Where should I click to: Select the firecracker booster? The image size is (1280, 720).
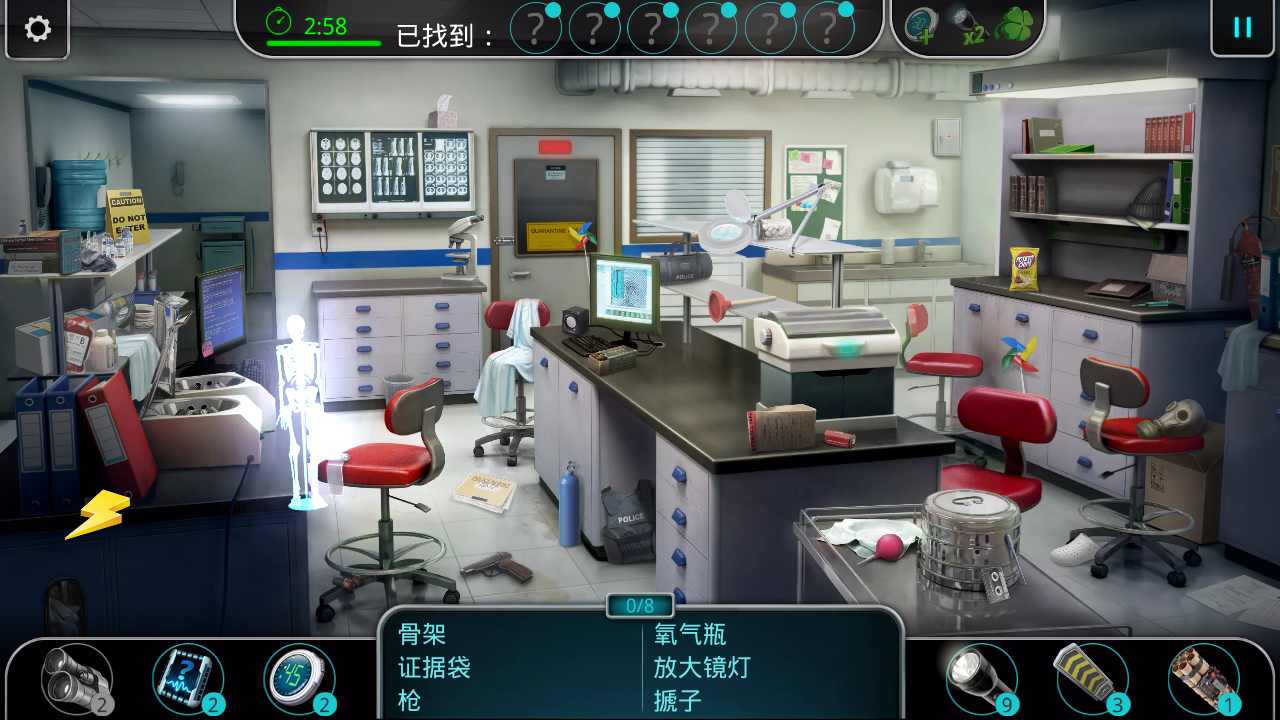(x=1089, y=678)
